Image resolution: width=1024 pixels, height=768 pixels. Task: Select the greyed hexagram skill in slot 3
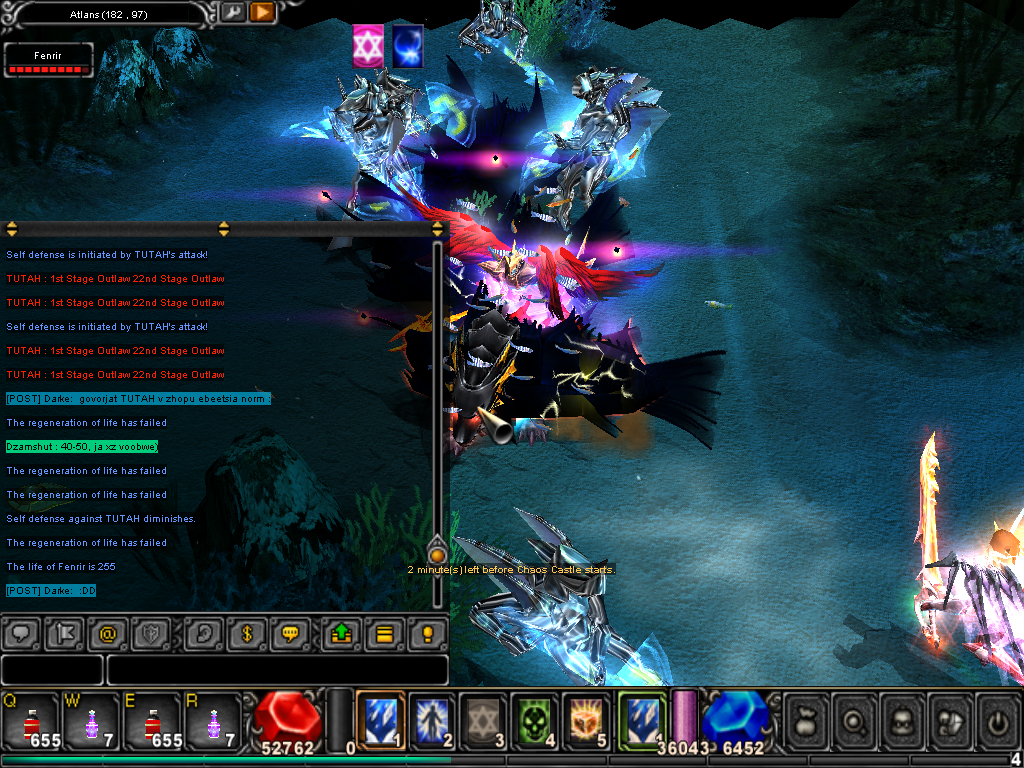(x=484, y=718)
